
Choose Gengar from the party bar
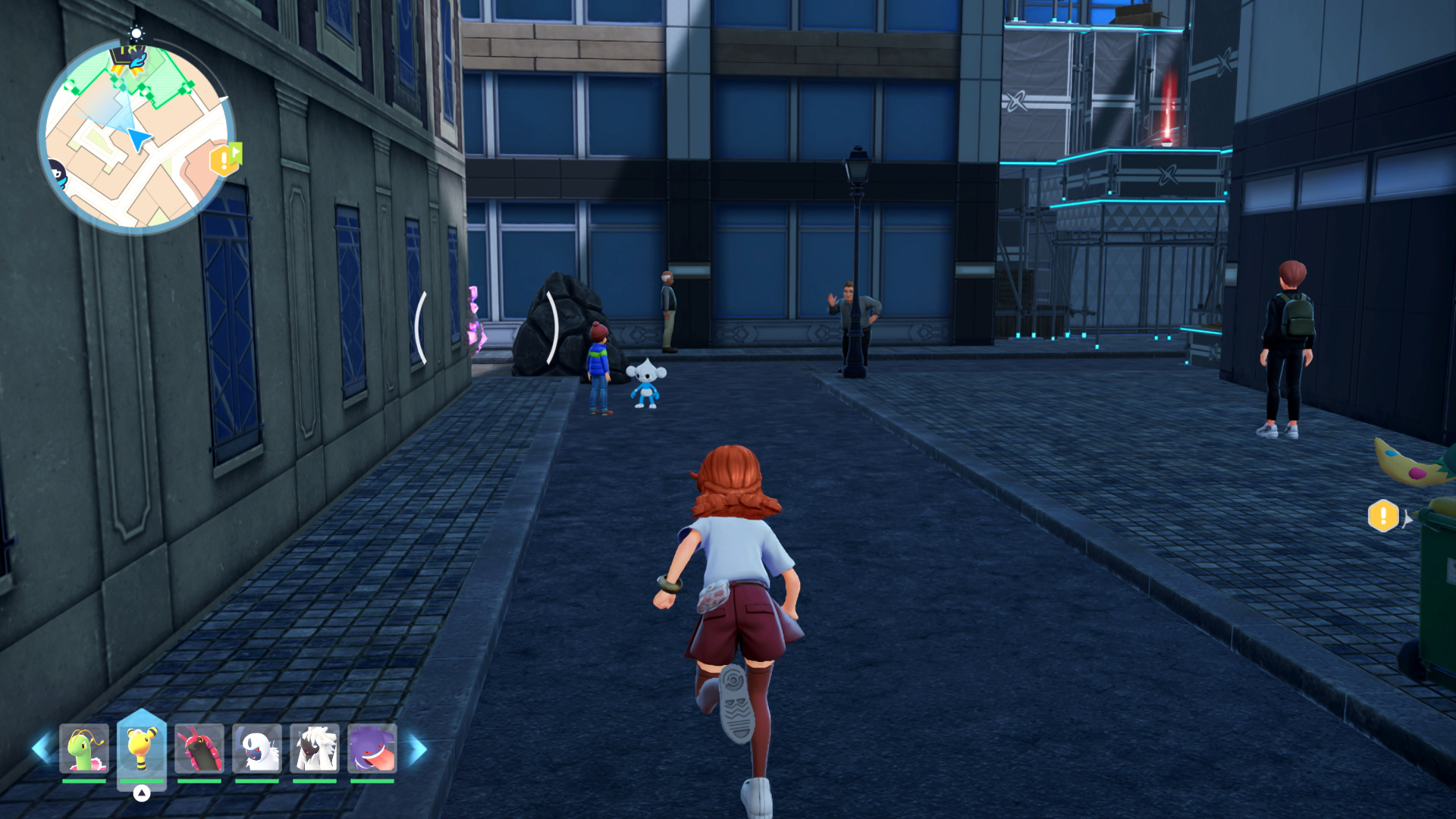point(372,749)
